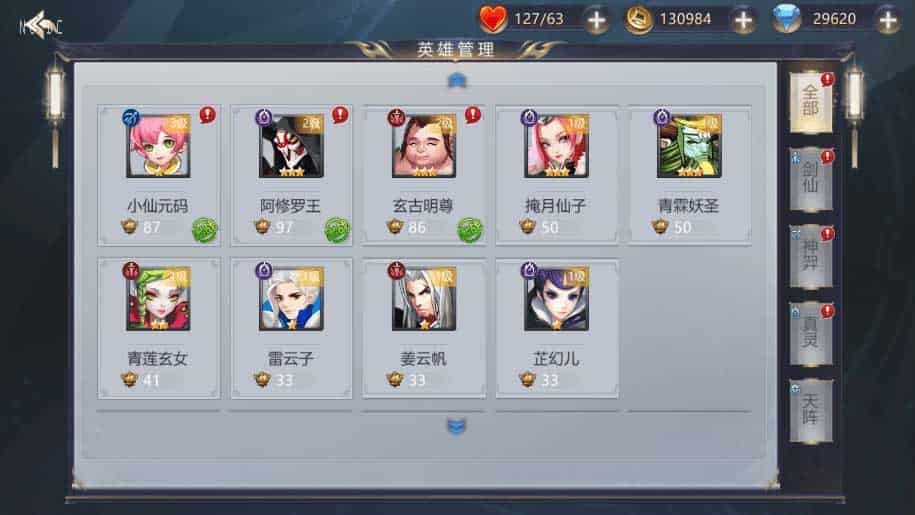Switch to the 剑仙 tab

[810, 180]
